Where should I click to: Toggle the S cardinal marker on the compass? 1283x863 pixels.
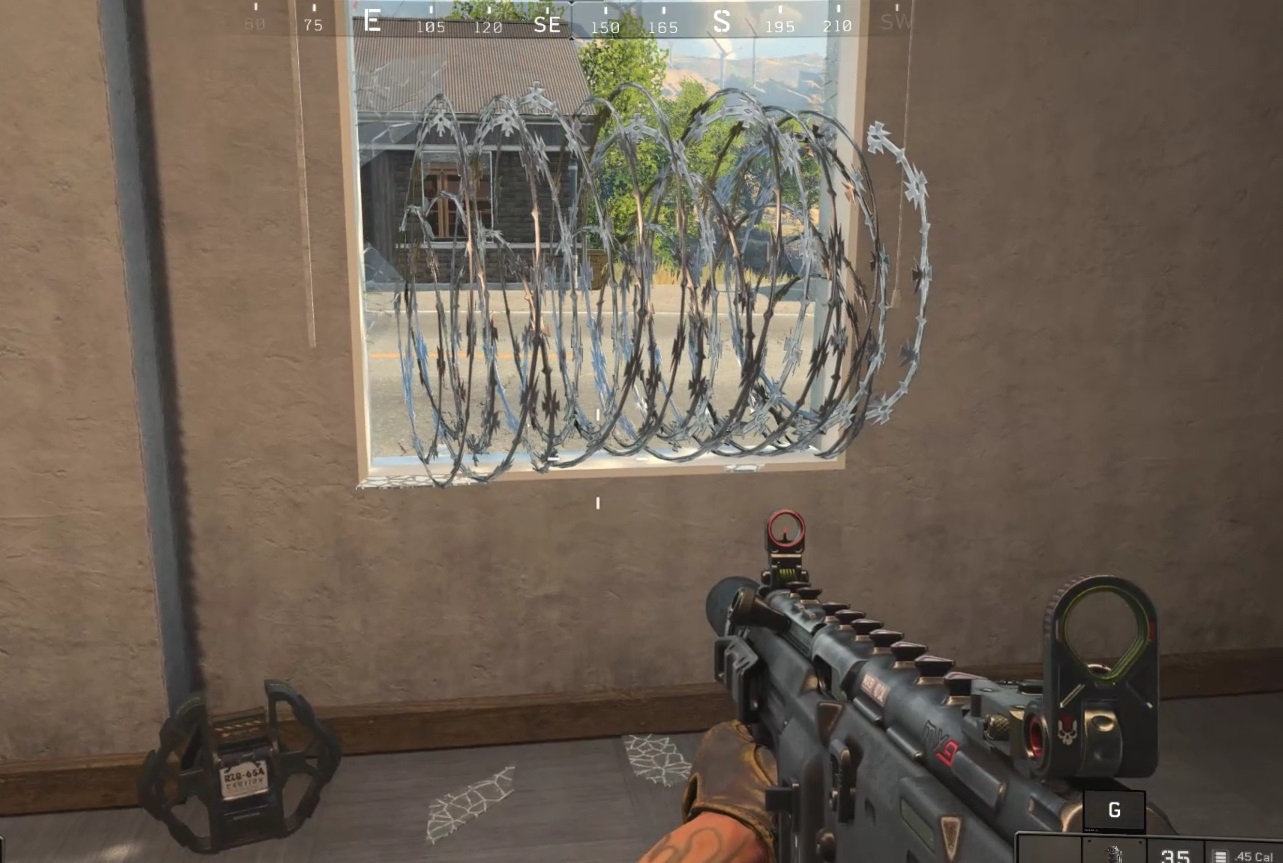722,23
